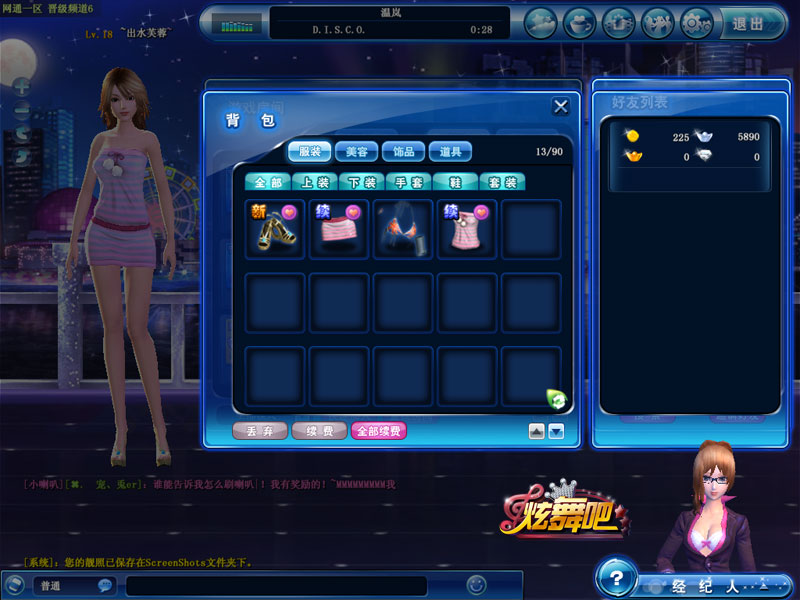The width and height of the screenshot is (800, 600).
Task: Filter by 套装 outfit sets
Action: pyautogui.click(x=503, y=182)
